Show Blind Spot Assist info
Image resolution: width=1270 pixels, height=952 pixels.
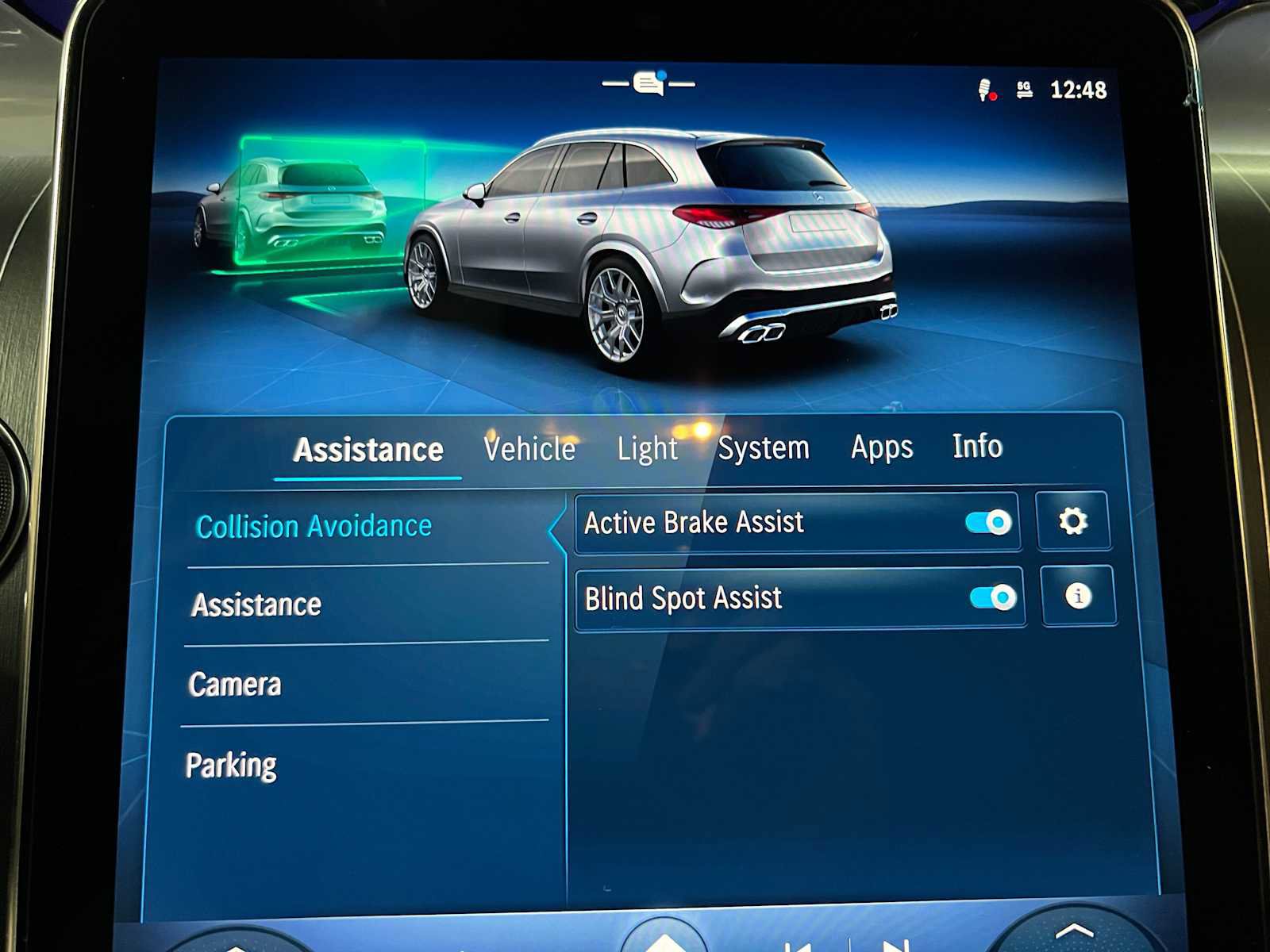point(1078,597)
